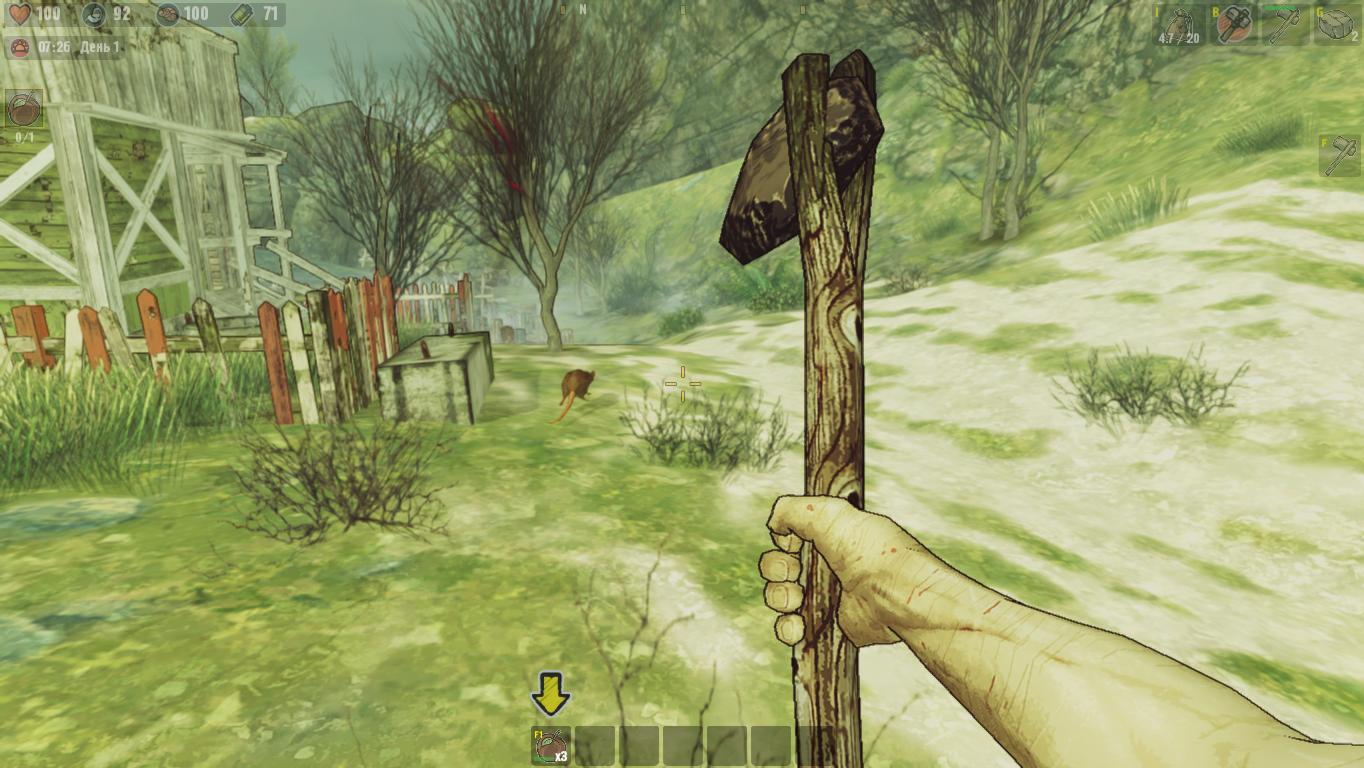
Task: Select the apple hotbar slot with x3
Action: (x=551, y=746)
